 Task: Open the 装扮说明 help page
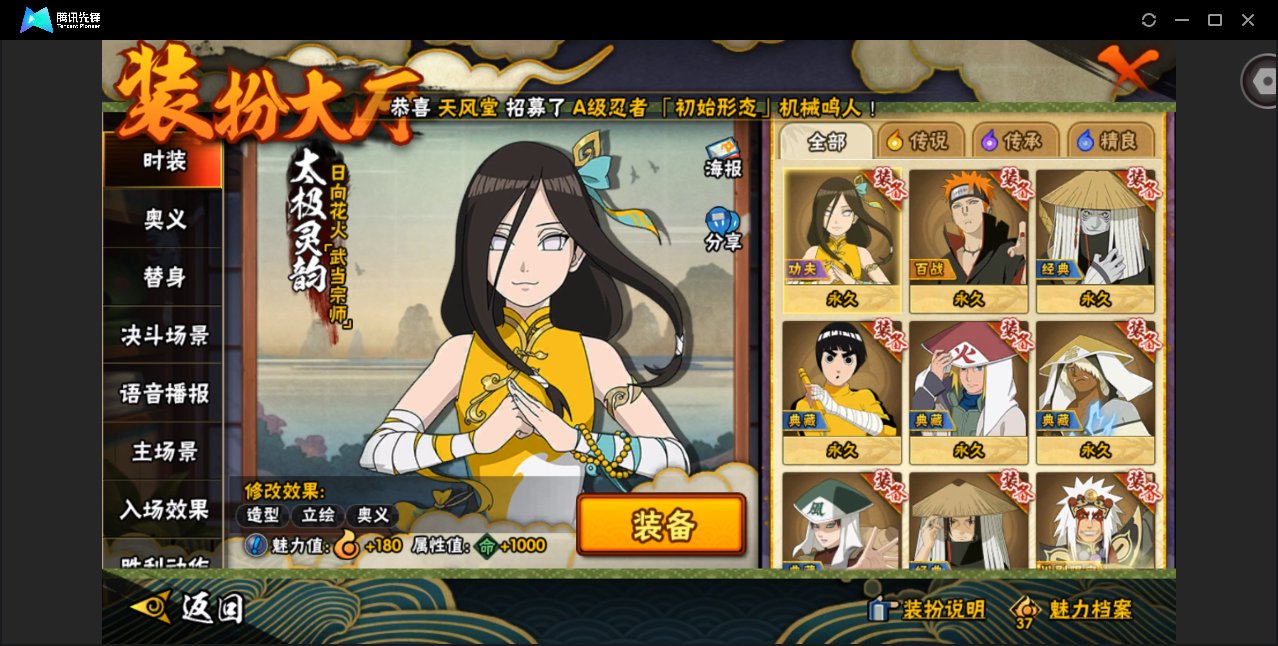pos(928,609)
